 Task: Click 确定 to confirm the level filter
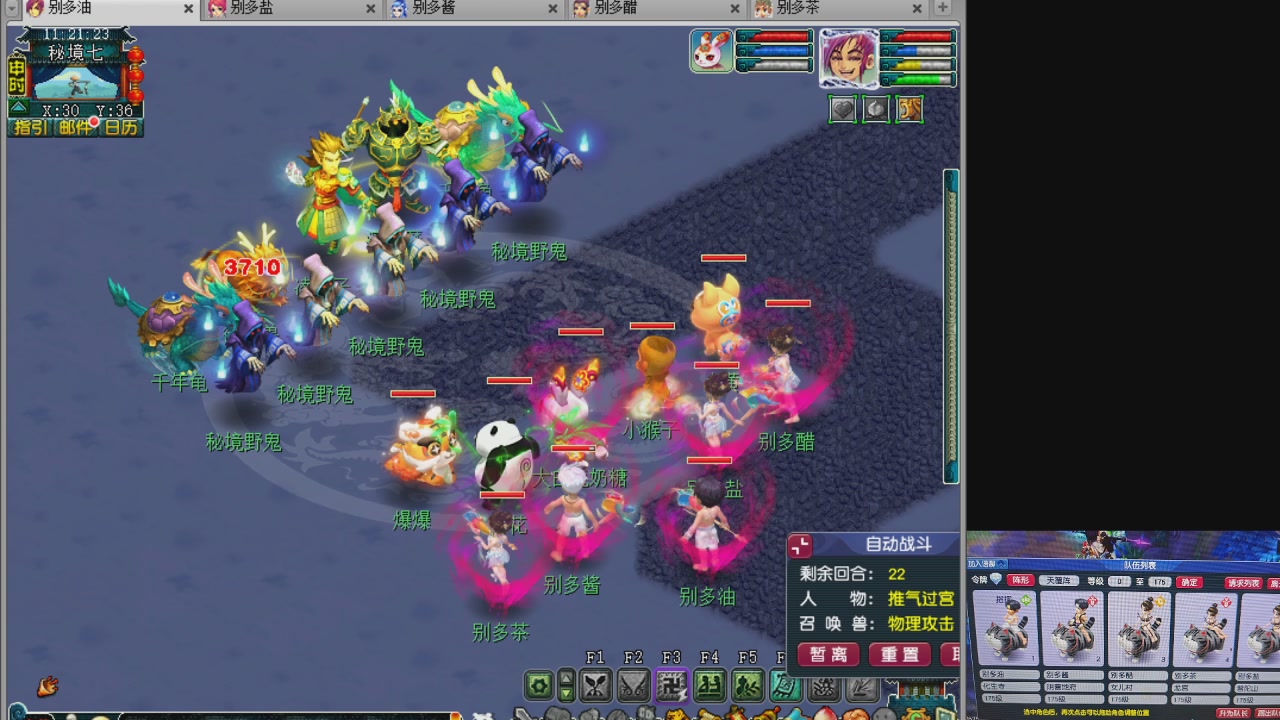coord(1188,582)
